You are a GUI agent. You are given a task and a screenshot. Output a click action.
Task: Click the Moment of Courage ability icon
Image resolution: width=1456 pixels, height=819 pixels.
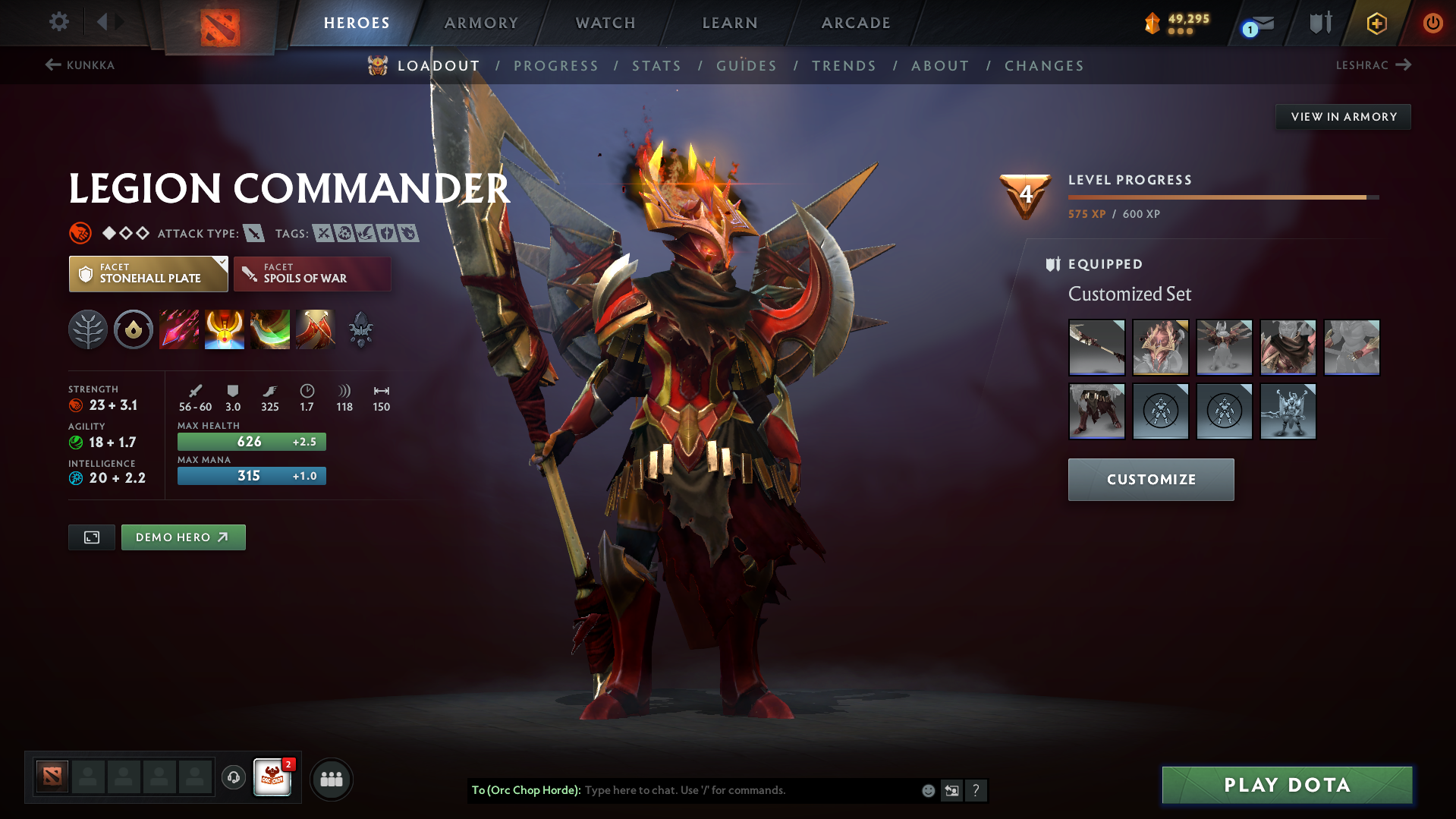click(x=270, y=329)
